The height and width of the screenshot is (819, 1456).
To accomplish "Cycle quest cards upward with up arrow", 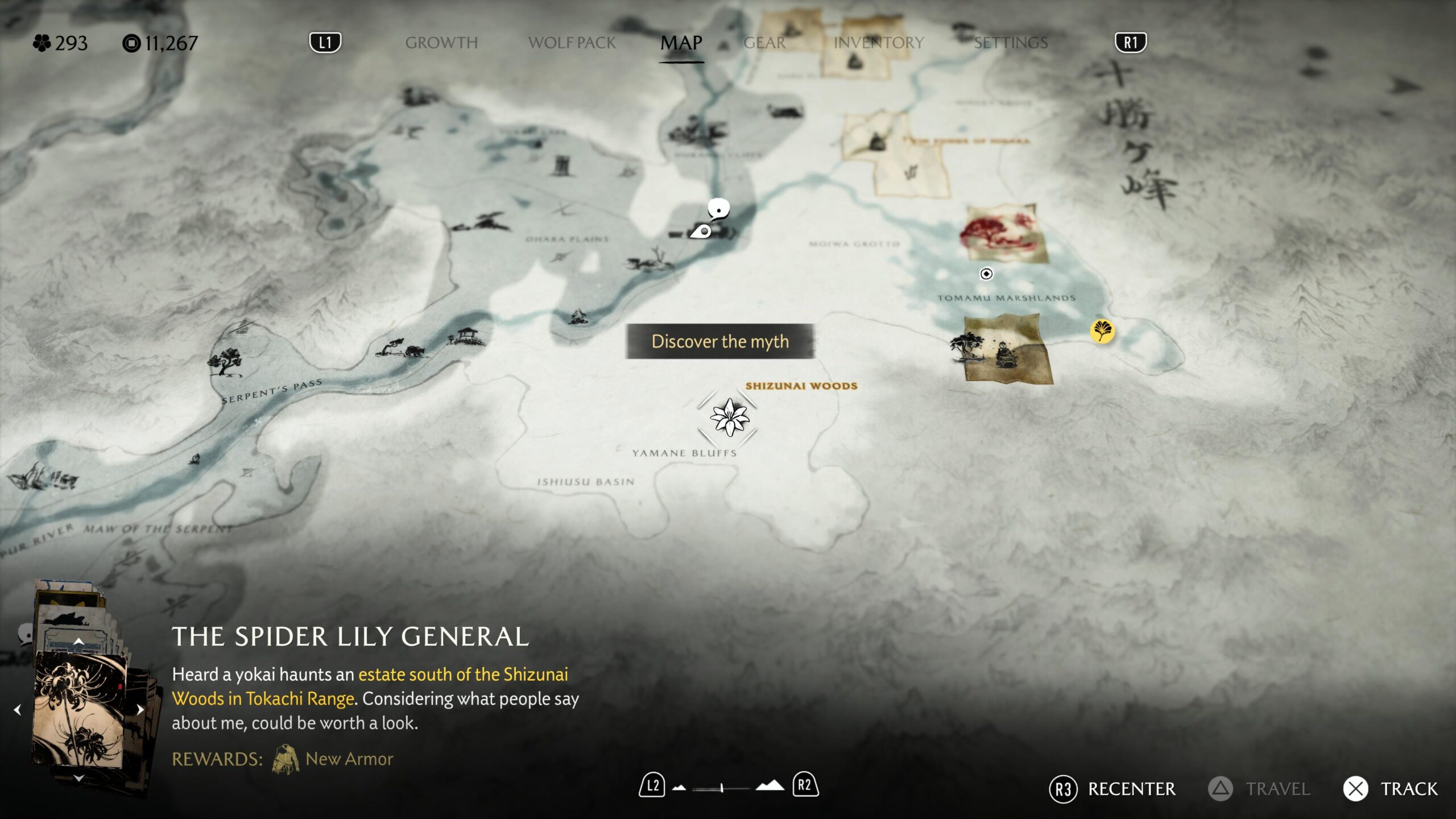I will 79,641.
